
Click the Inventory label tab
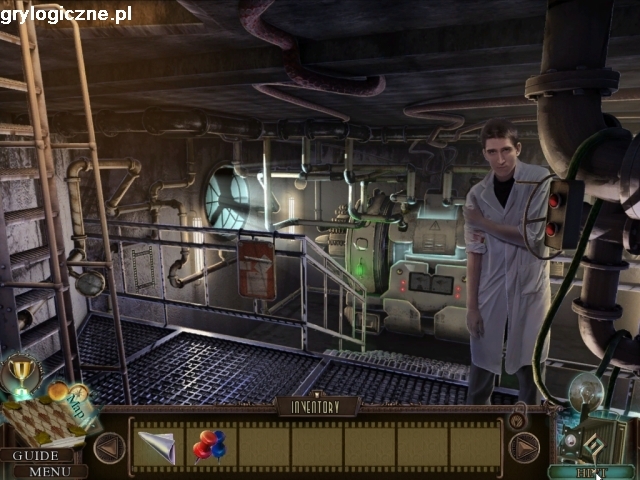point(318,407)
